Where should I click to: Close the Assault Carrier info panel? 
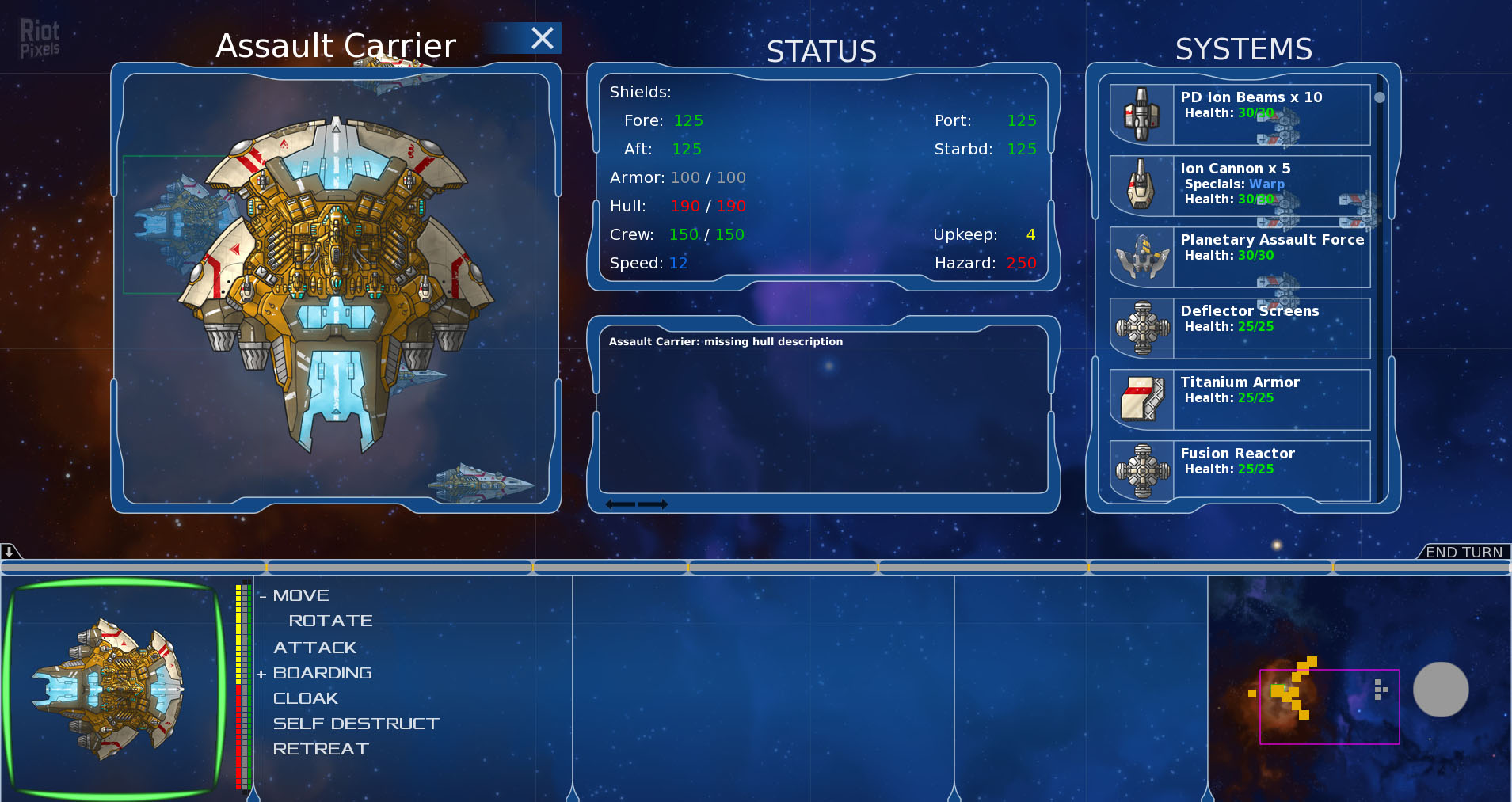point(543,38)
